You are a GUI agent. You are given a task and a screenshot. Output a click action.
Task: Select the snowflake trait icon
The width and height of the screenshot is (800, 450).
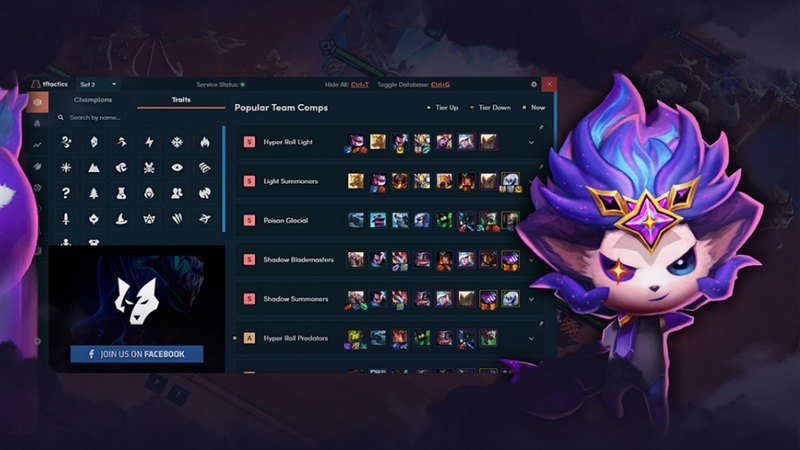177,142
